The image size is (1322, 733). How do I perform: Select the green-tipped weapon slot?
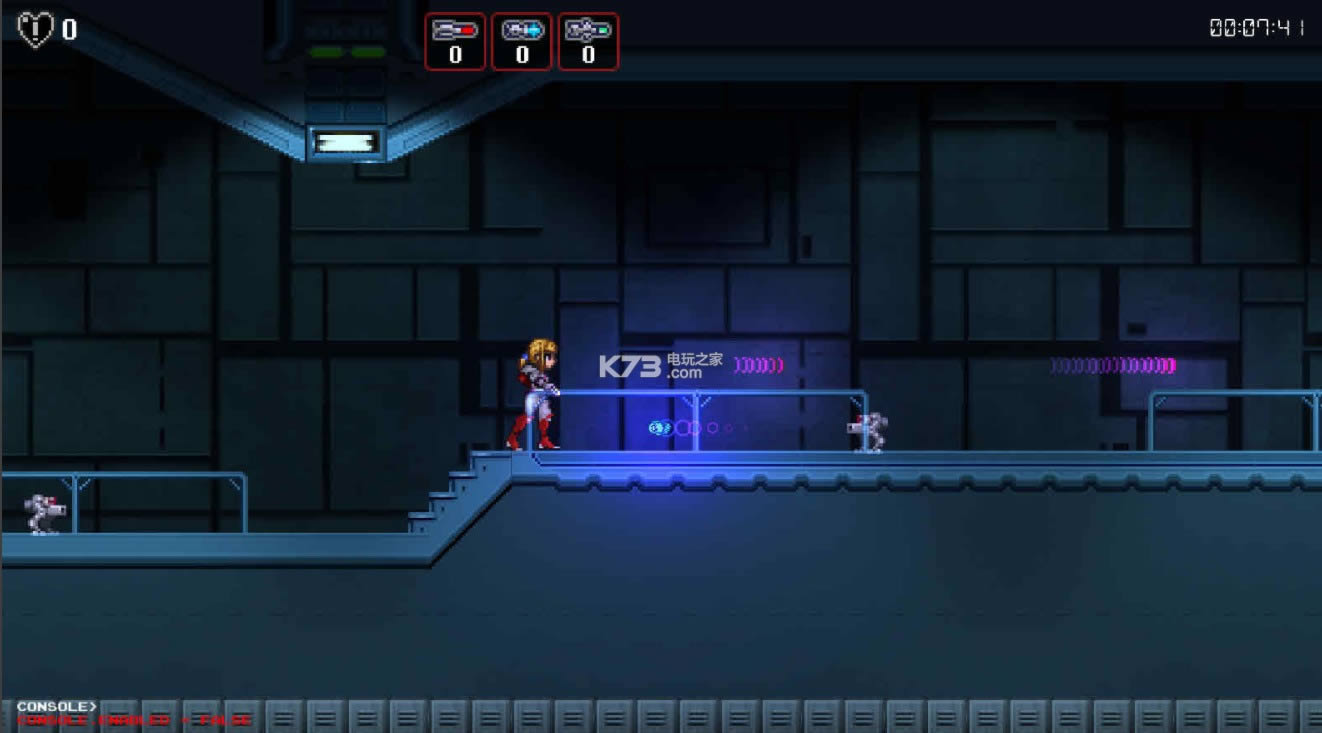588,41
